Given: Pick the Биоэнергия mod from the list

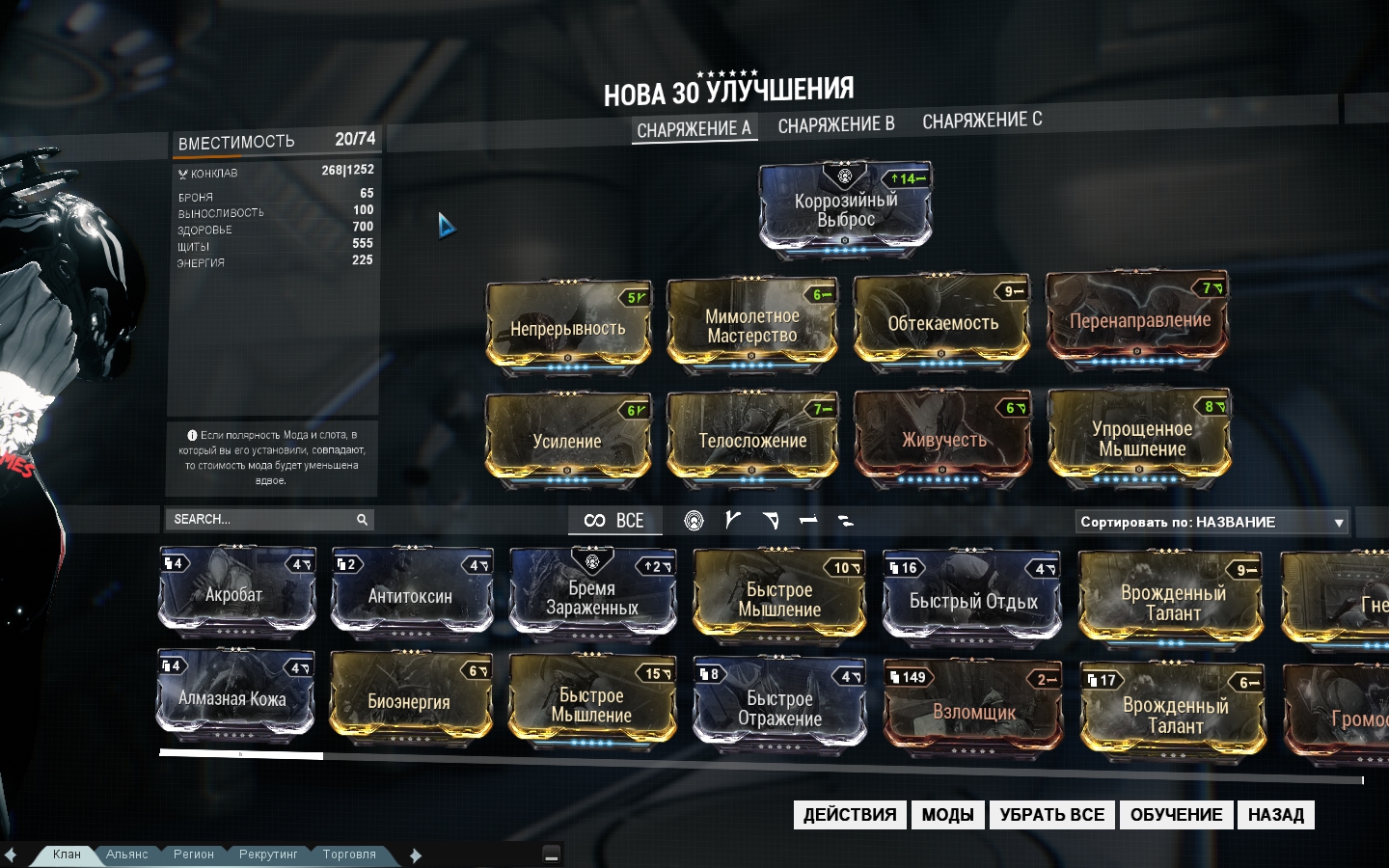Looking at the screenshot, I should pyautogui.click(x=410, y=702).
